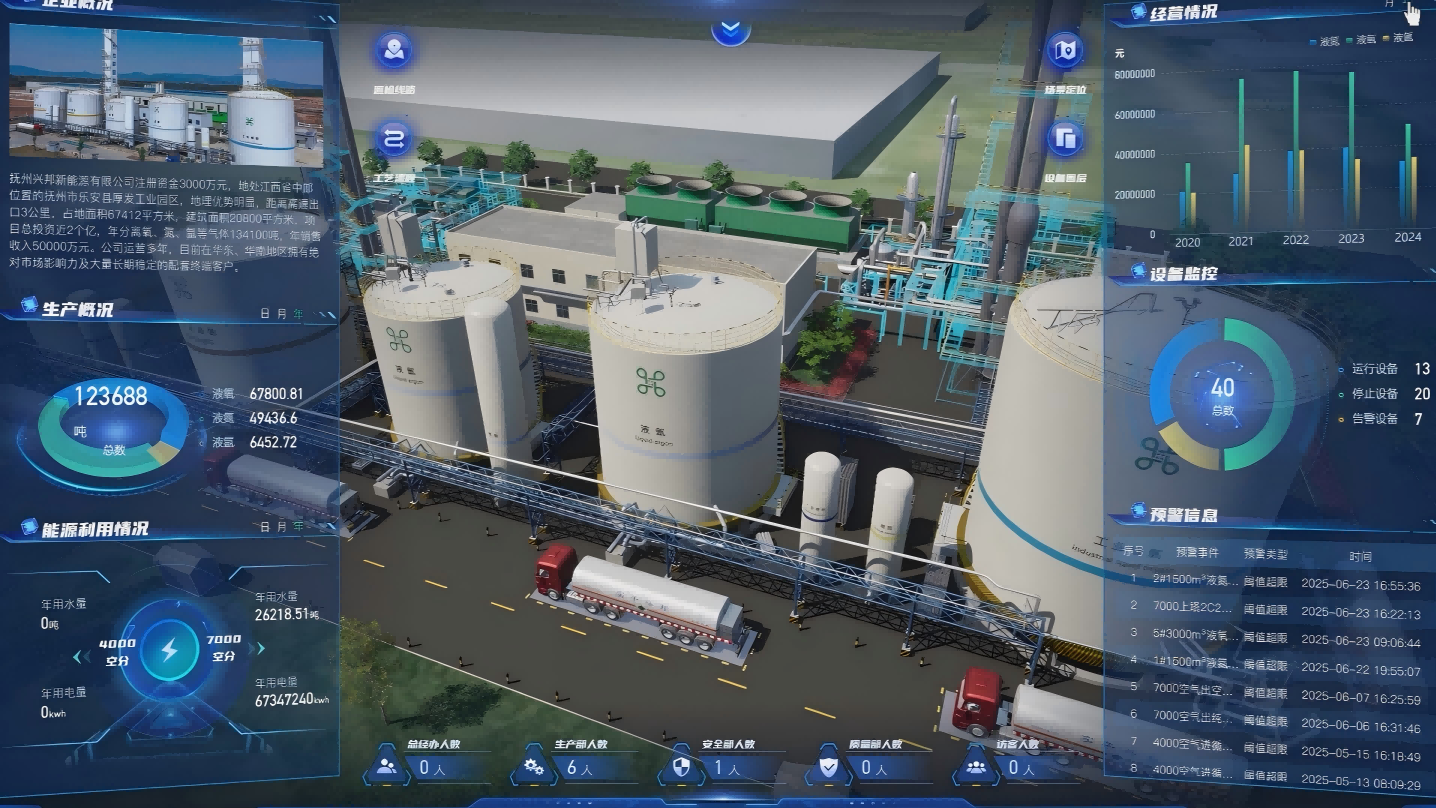Select 年 tab in 生产概况 panel
1436x808 pixels.
pos(297,314)
